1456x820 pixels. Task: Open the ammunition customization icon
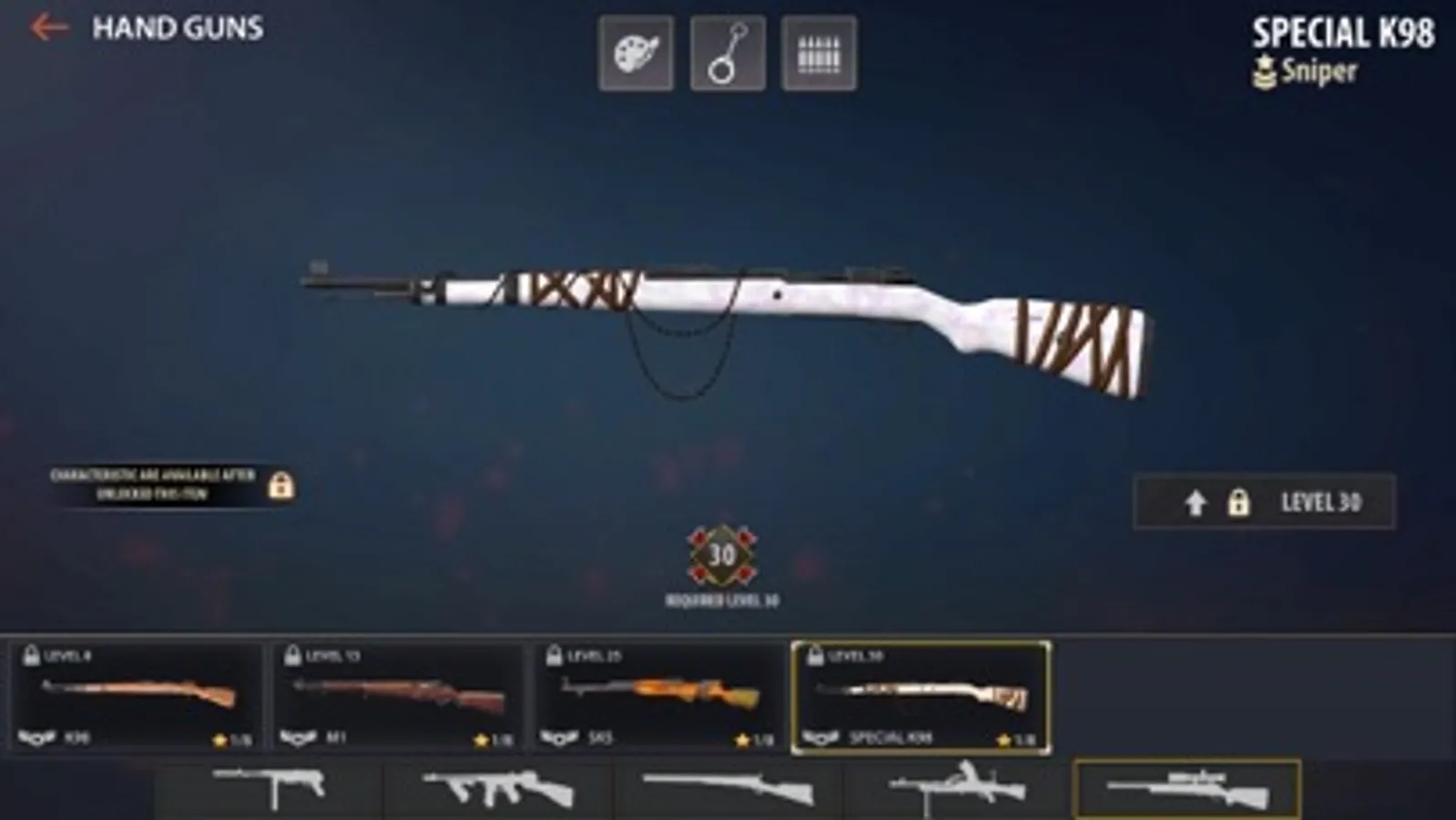[x=818, y=52]
